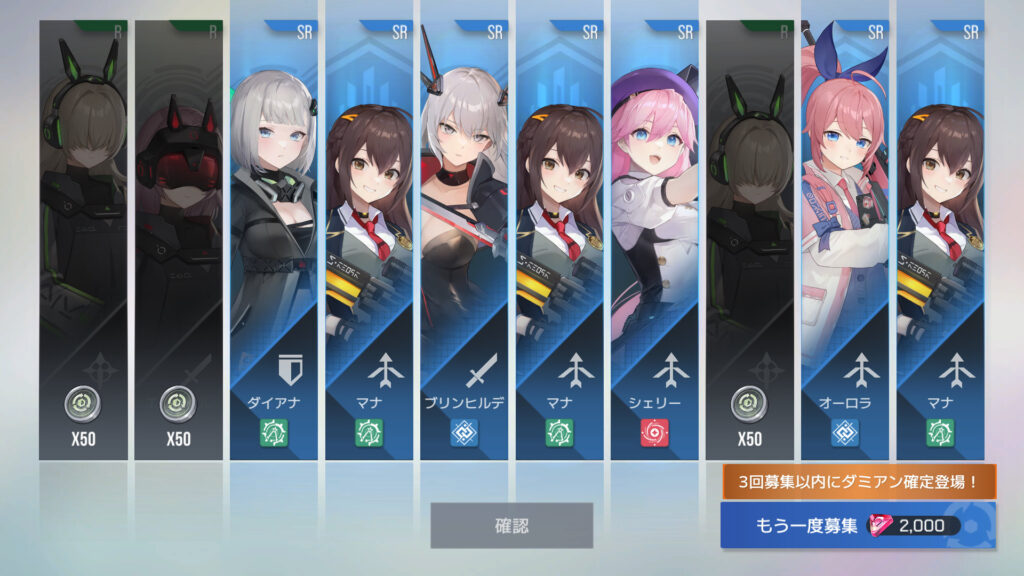Confirm the recruit results with 確認

point(511,525)
